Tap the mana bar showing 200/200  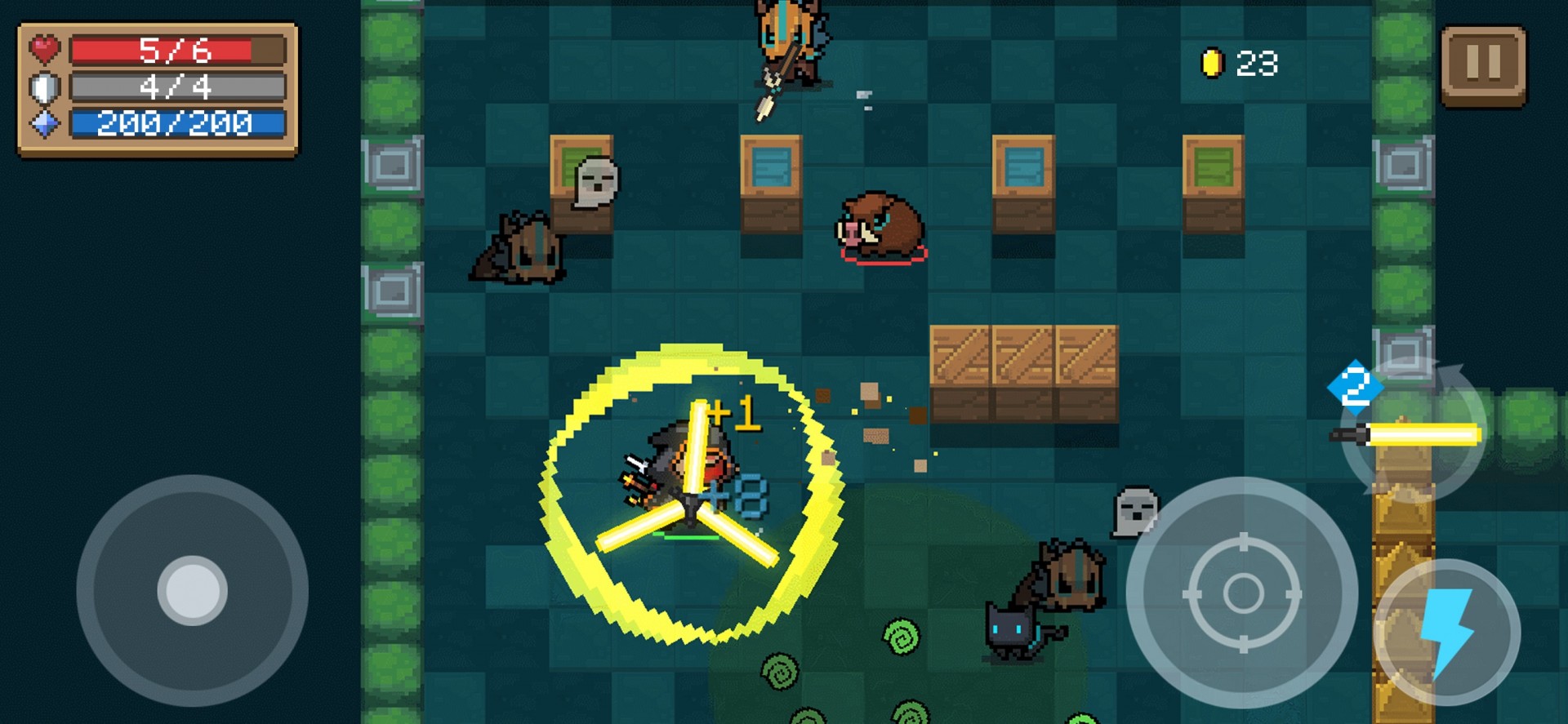pos(176,122)
